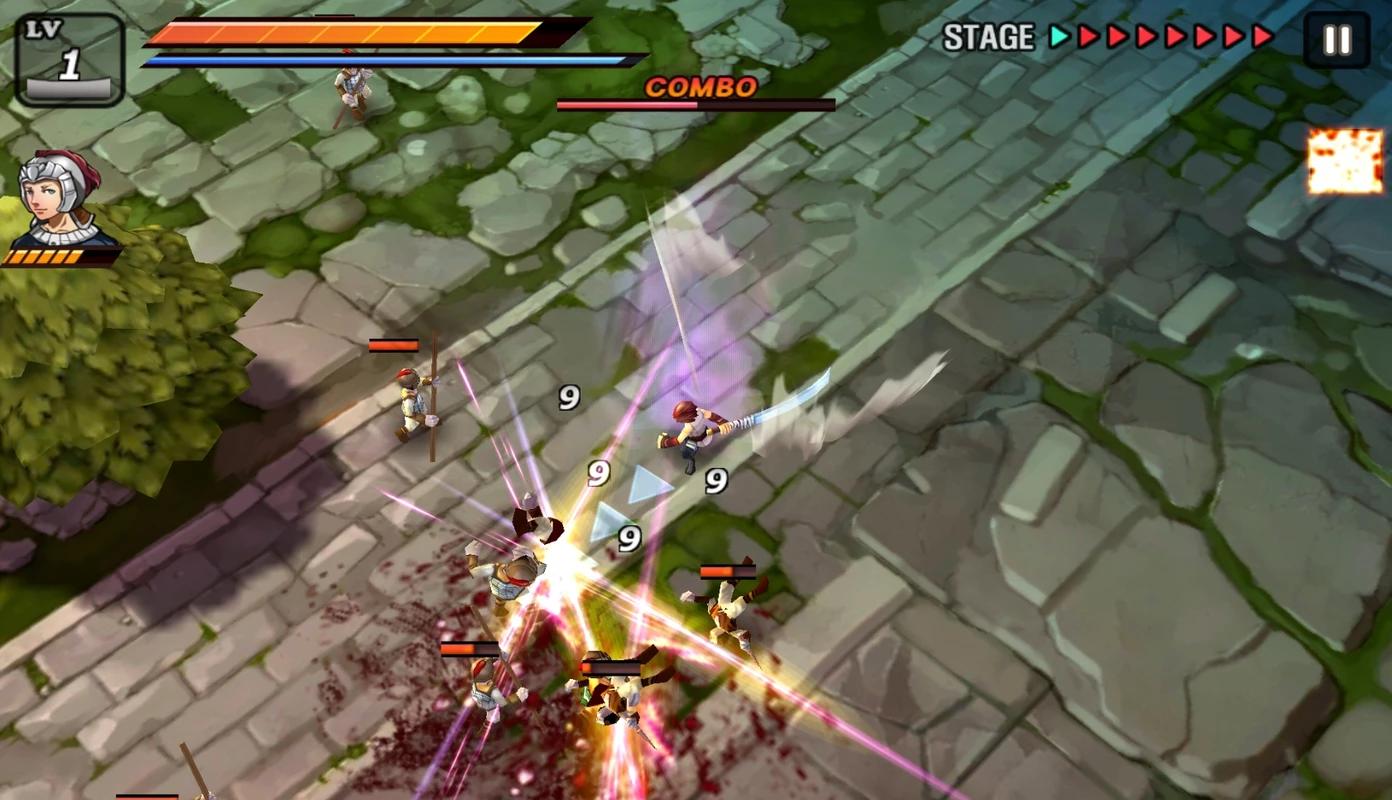
Task: Tap the middle red arrow in stage row
Action: click(1176, 34)
